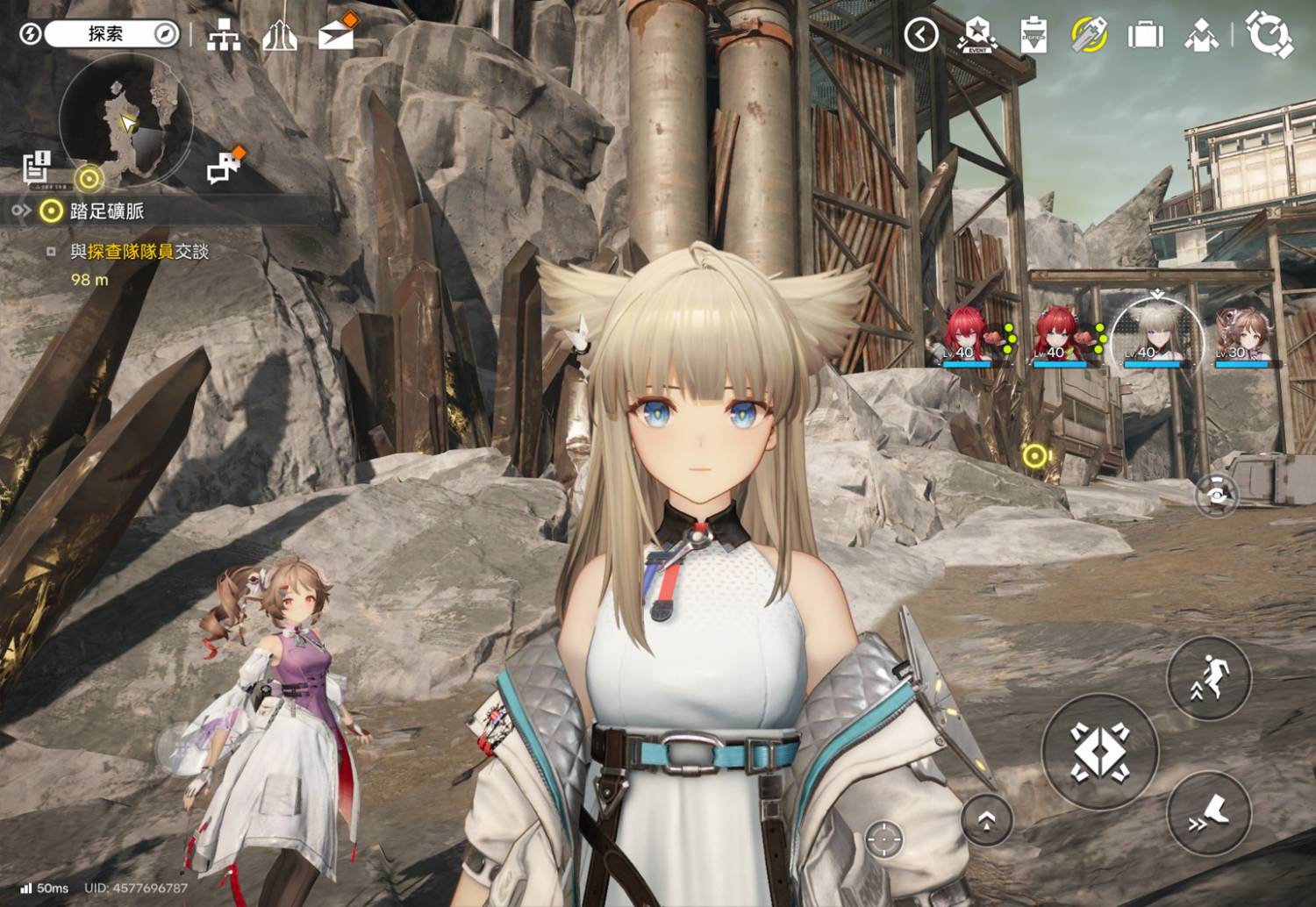This screenshot has width=1316, height=907.
Task: Activate the jump button with leaping figure
Action: click(1208, 678)
